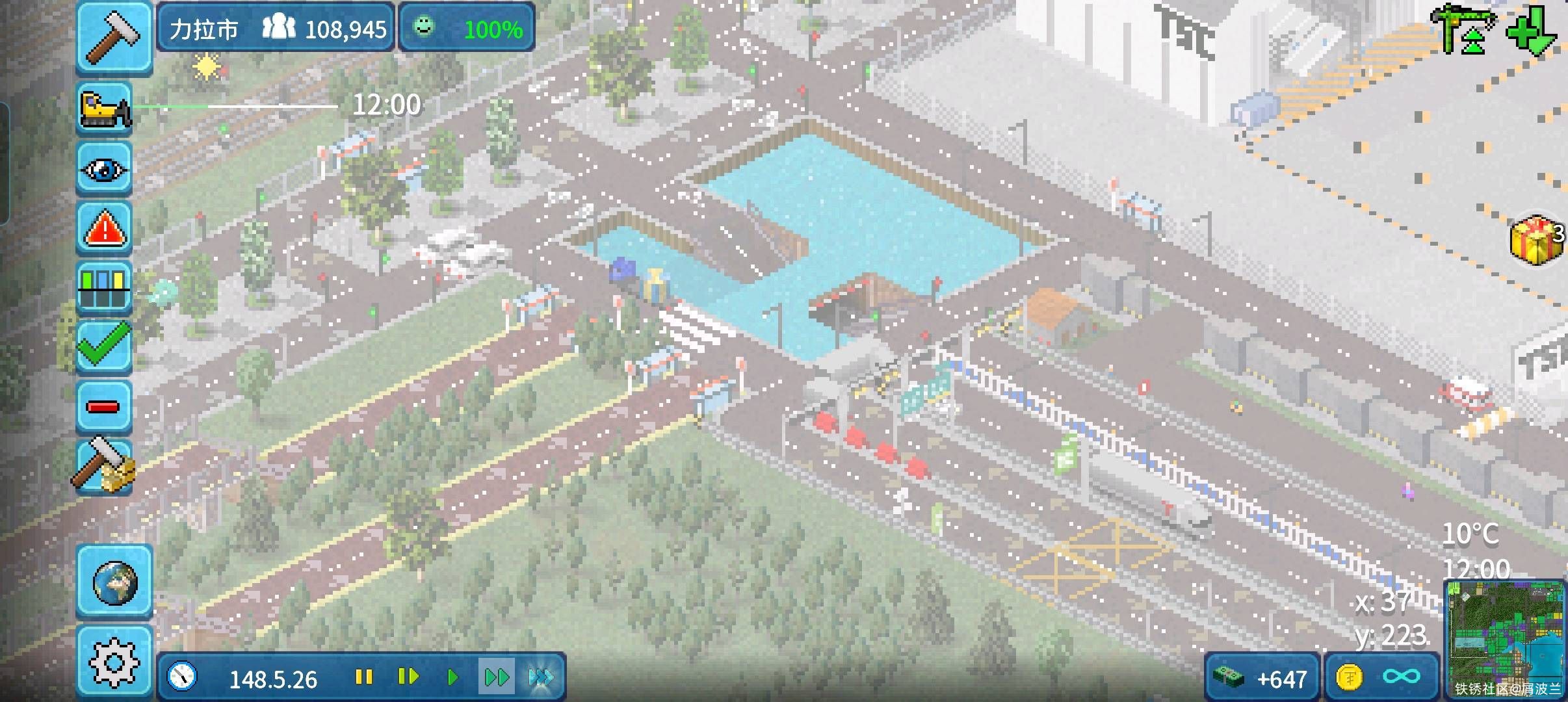Click the red minus button
Screen dimensions: 1568x702
tap(104, 407)
